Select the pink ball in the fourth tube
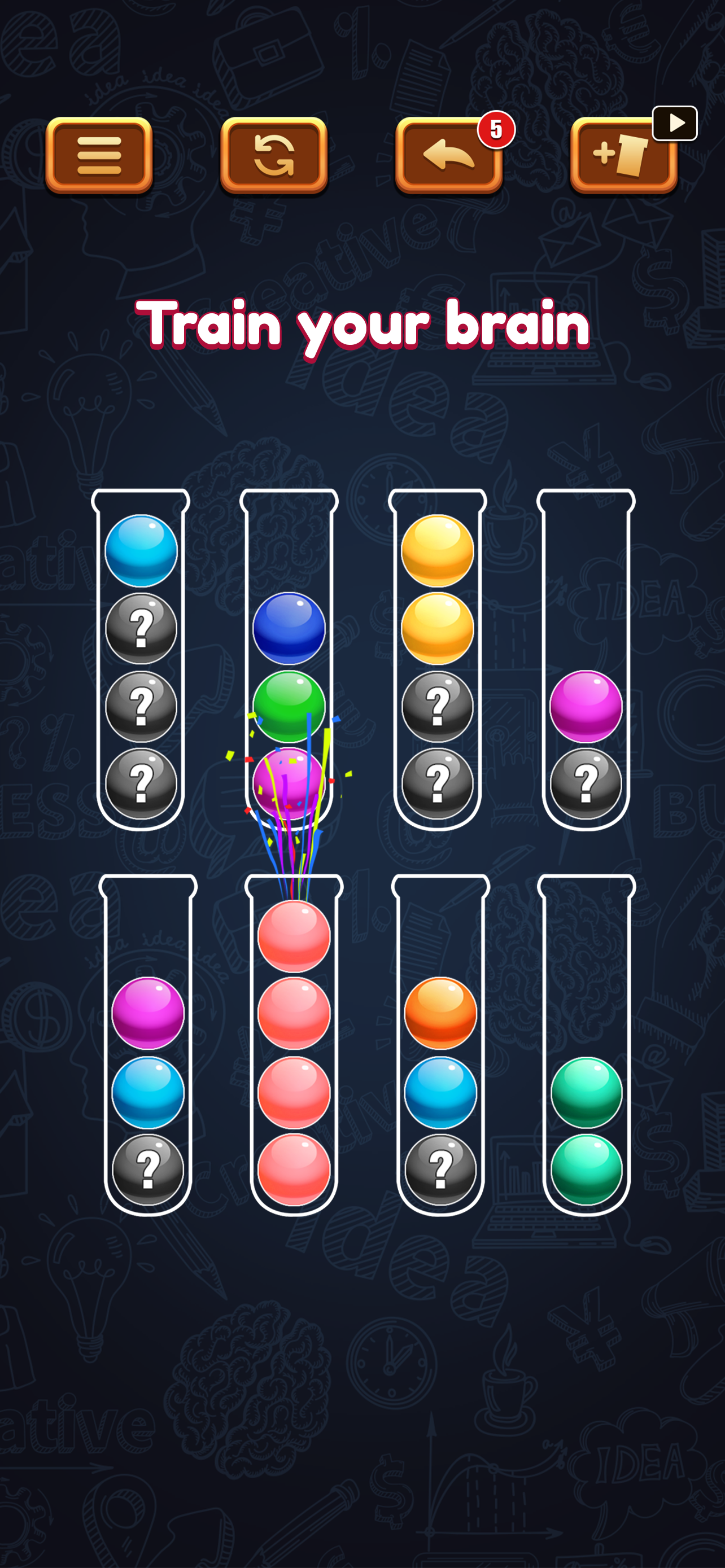Viewport: 725px width, 1568px height. click(x=586, y=706)
